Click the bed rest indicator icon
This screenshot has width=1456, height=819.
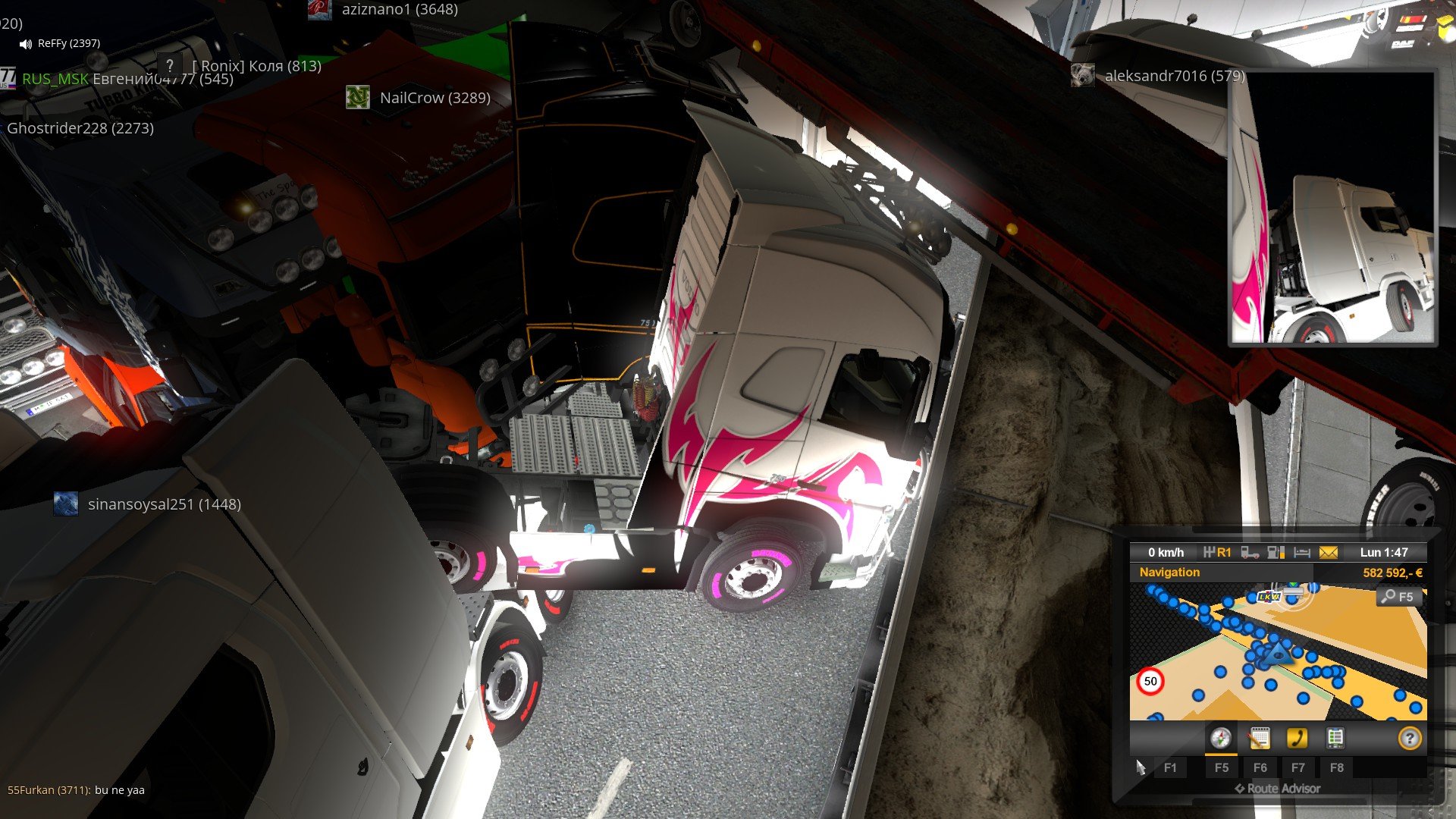[x=1302, y=553]
